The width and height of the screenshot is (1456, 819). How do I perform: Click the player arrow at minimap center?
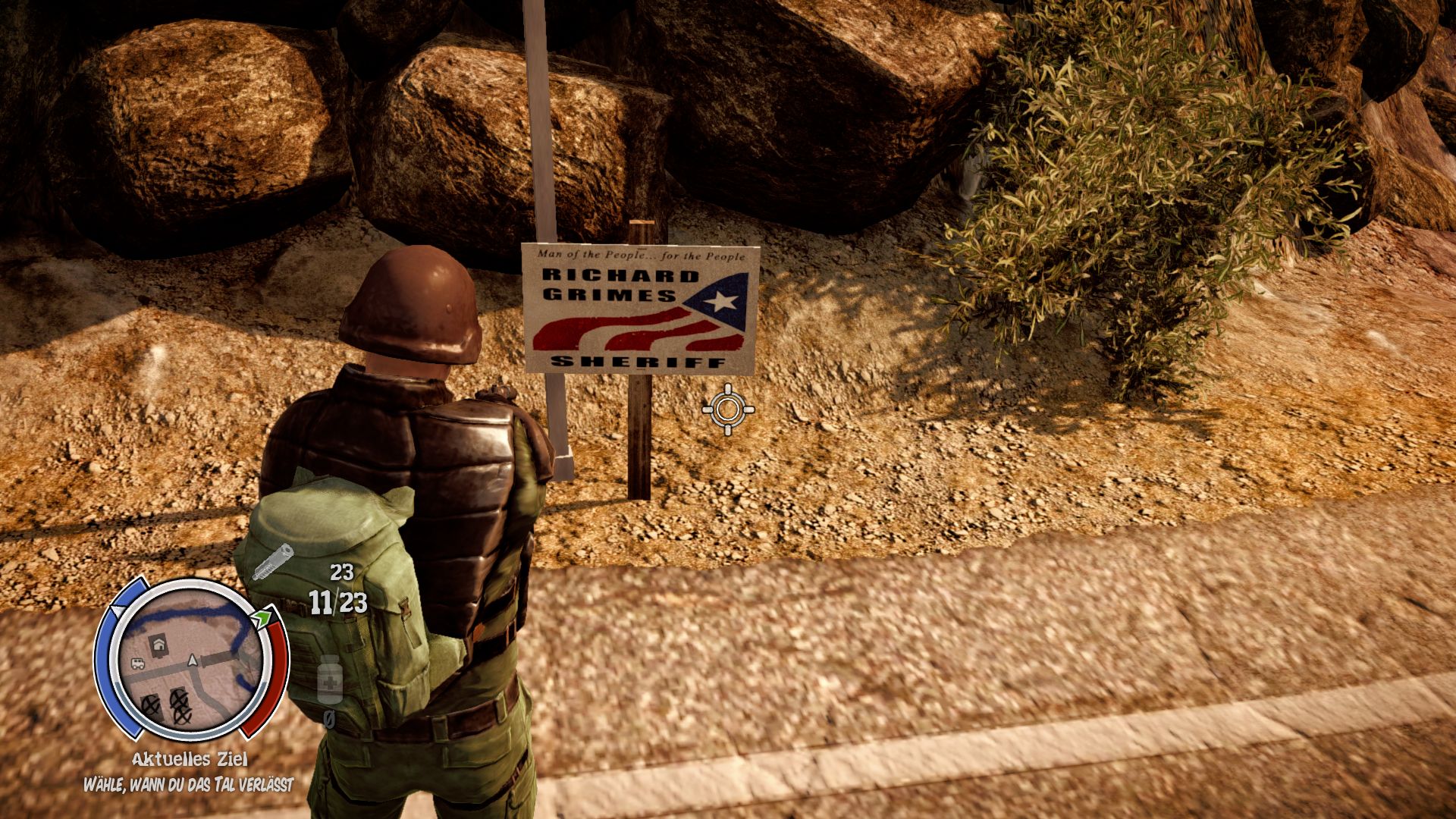(192, 662)
